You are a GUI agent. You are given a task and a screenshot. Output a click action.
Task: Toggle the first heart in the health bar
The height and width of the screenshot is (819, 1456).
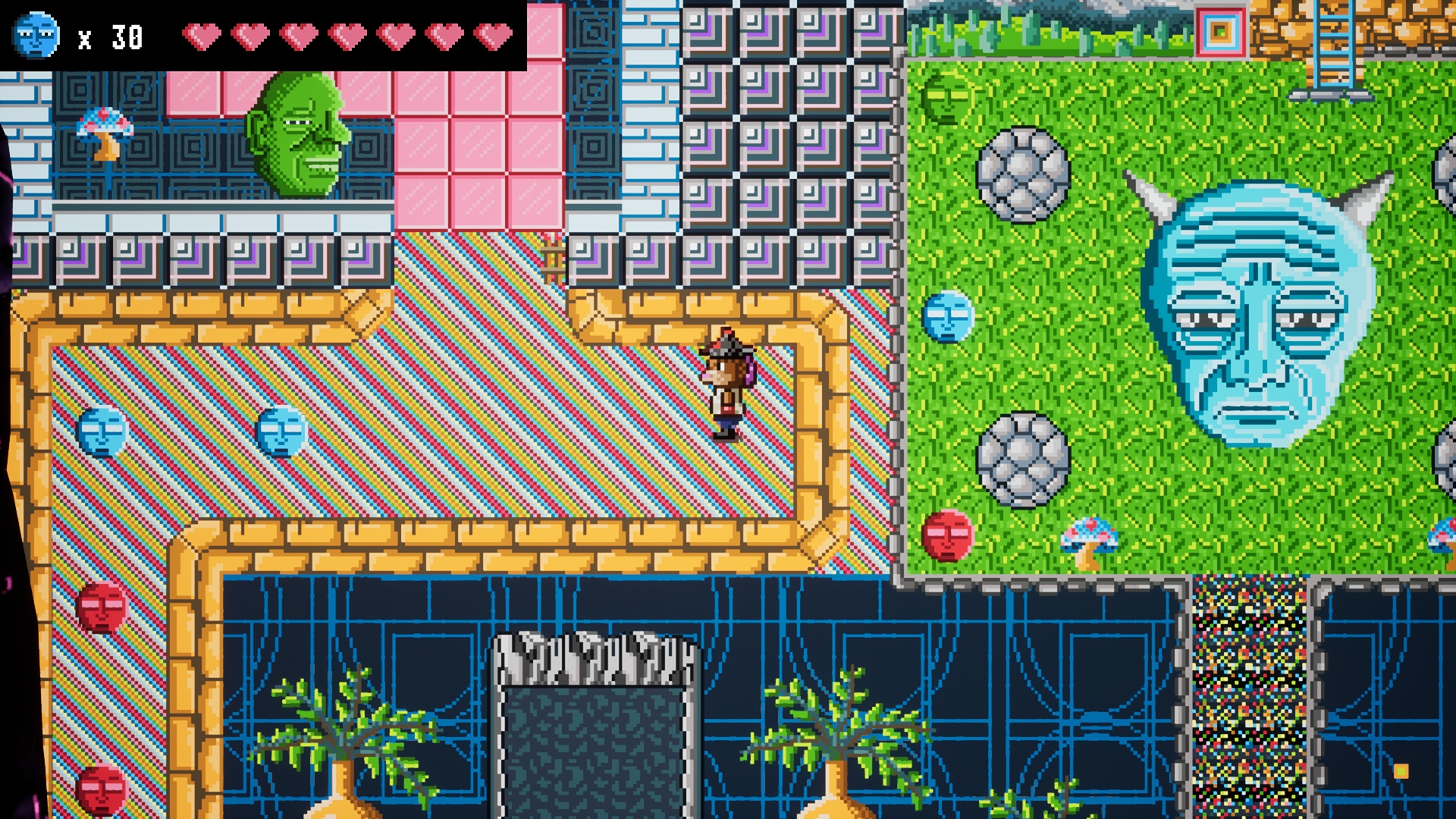pyautogui.click(x=203, y=36)
